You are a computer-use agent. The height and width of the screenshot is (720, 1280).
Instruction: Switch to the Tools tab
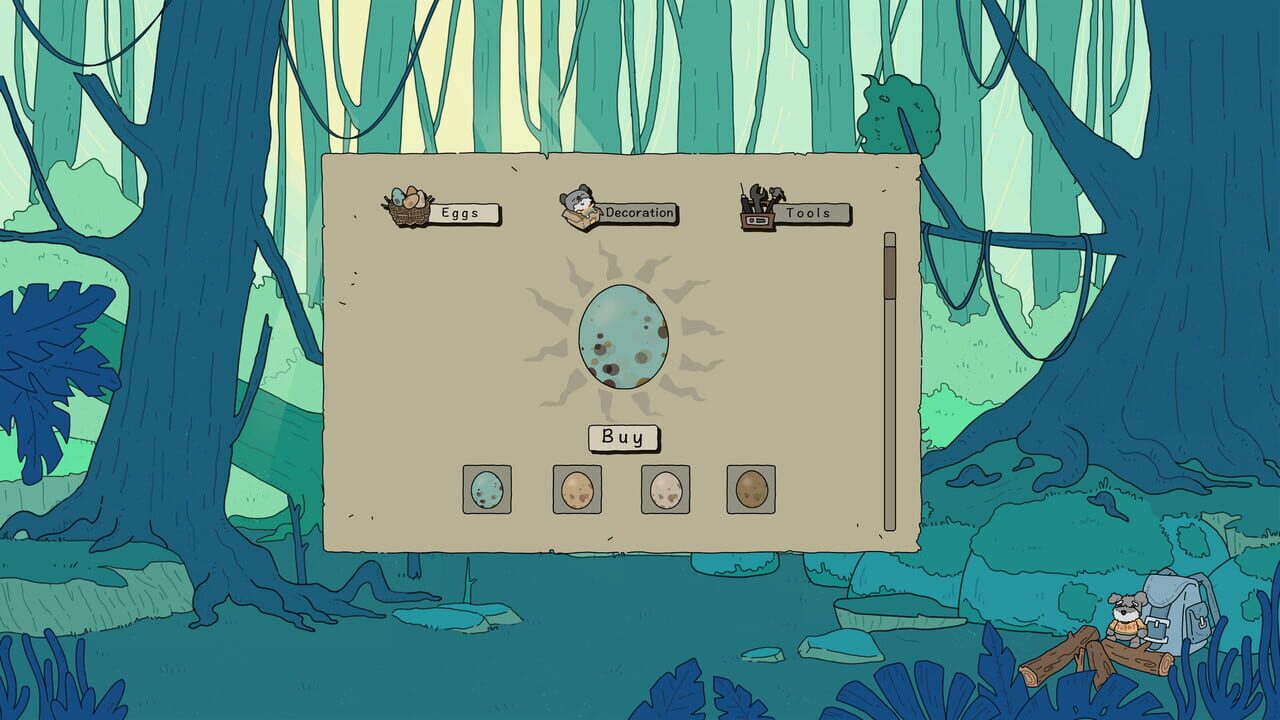pyautogui.click(x=812, y=214)
